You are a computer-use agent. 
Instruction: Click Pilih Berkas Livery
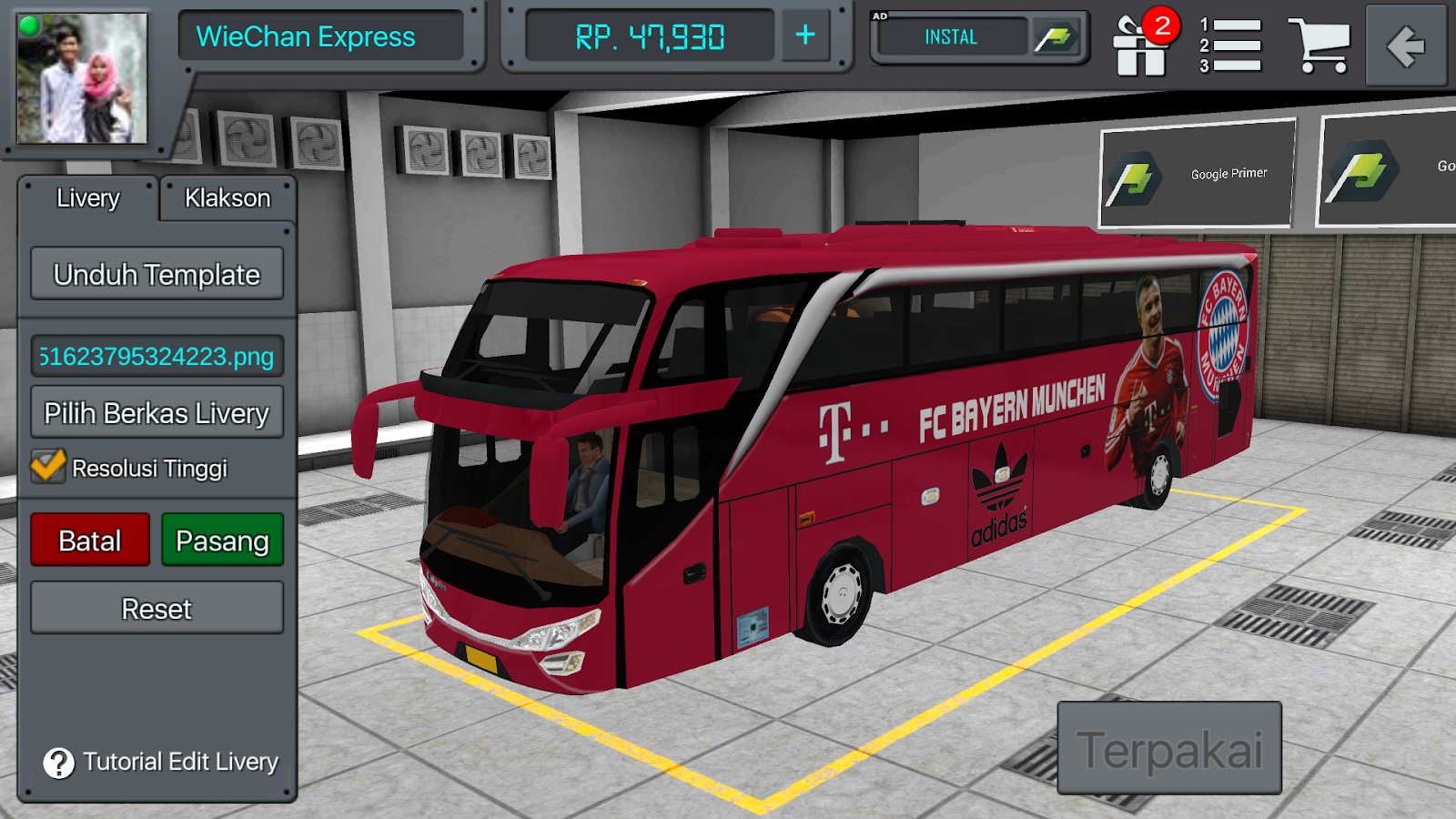[x=156, y=412]
